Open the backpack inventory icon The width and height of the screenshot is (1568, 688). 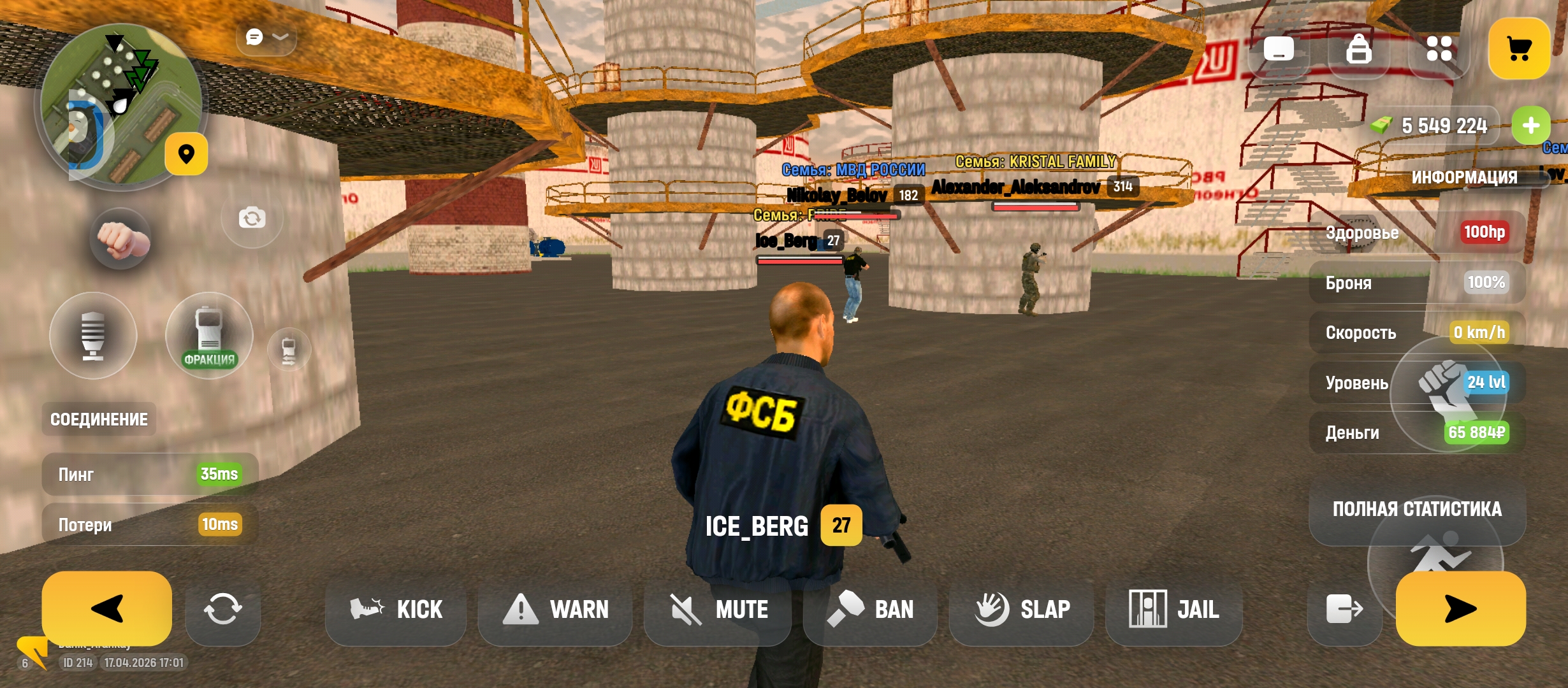[x=1358, y=49]
